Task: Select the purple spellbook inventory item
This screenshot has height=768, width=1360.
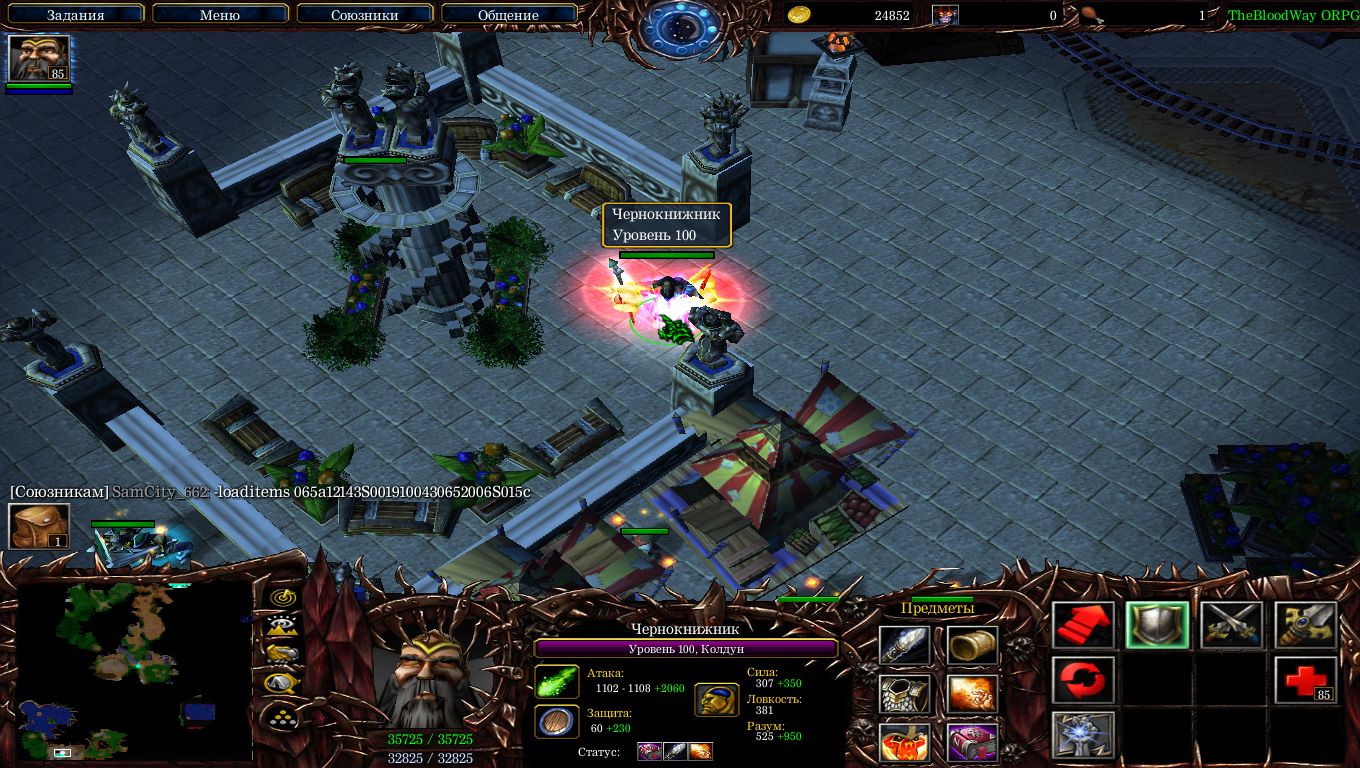Action: [972, 742]
